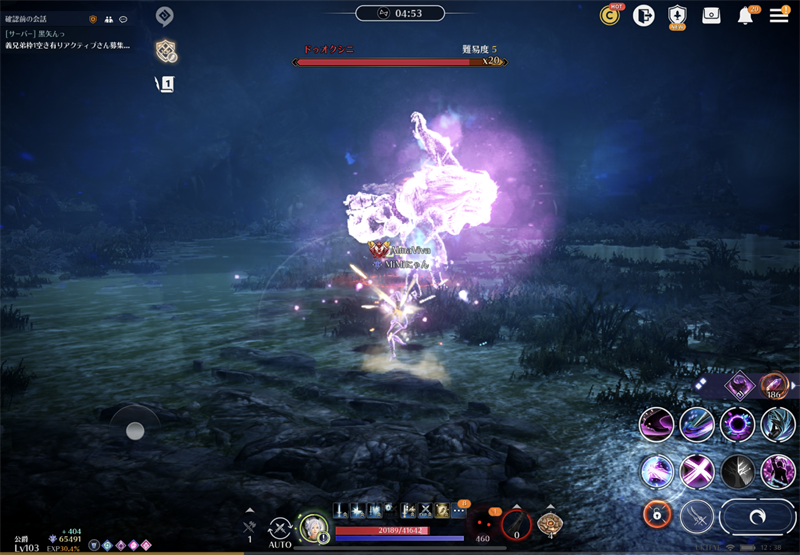Toggle the AUTO combat button
Screen dimensions: 800x555
point(281,526)
